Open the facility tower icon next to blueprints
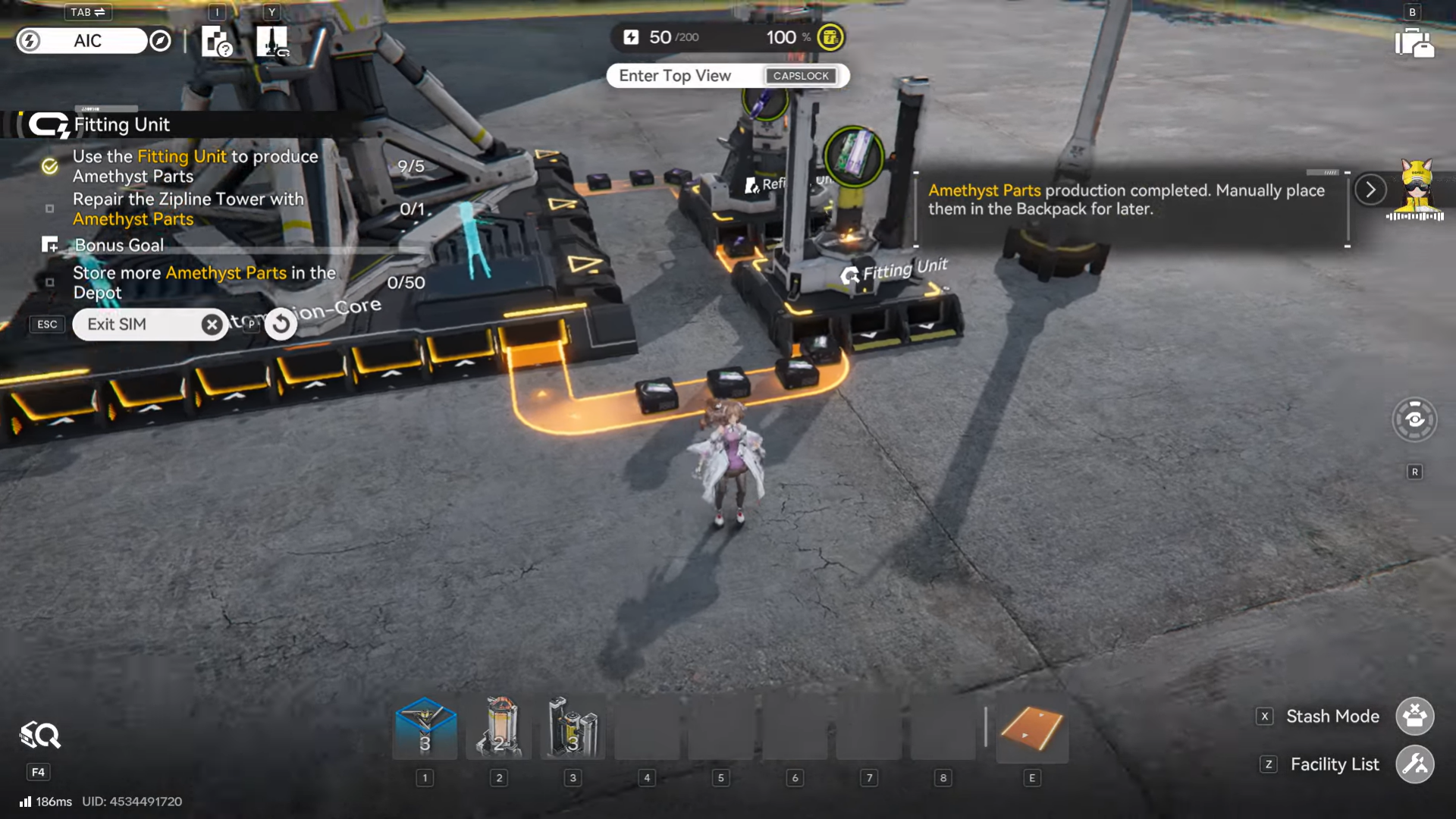Viewport: 1456px width, 819px height. click(271, 42)
